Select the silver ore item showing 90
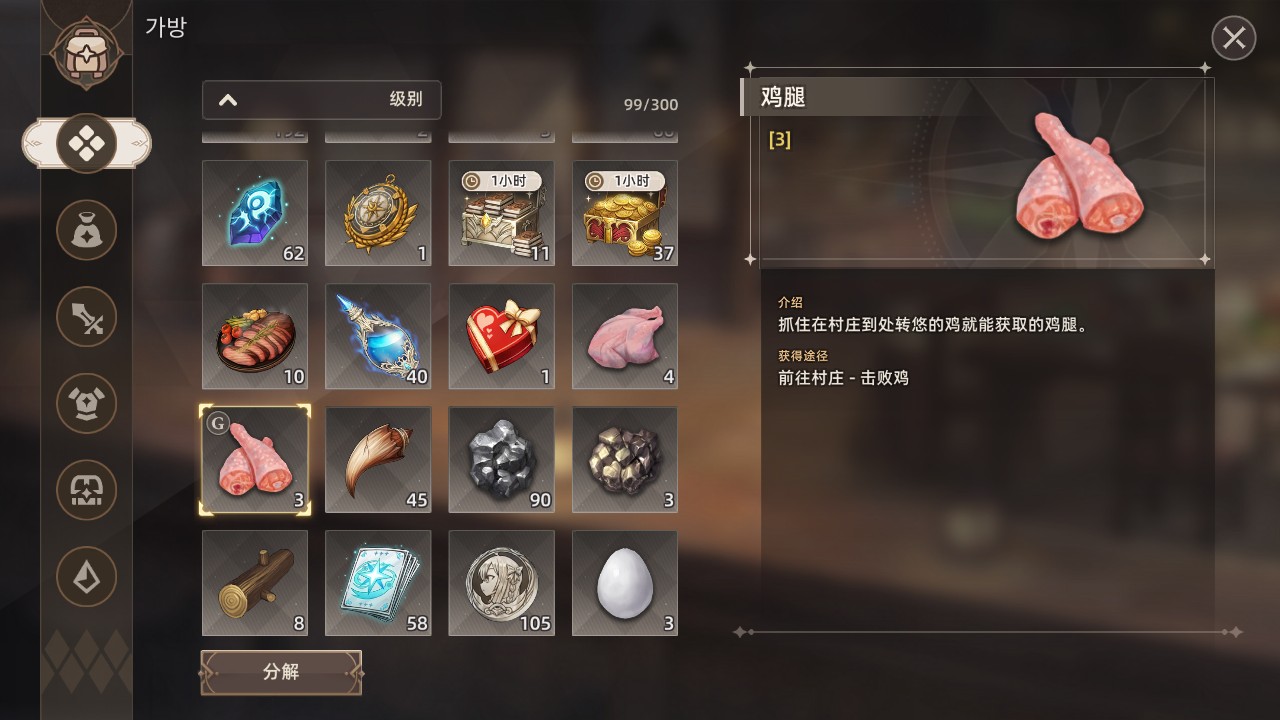The width and height of the screenshot is (1280, 720). pyautogui.click(x=501, y=460)
